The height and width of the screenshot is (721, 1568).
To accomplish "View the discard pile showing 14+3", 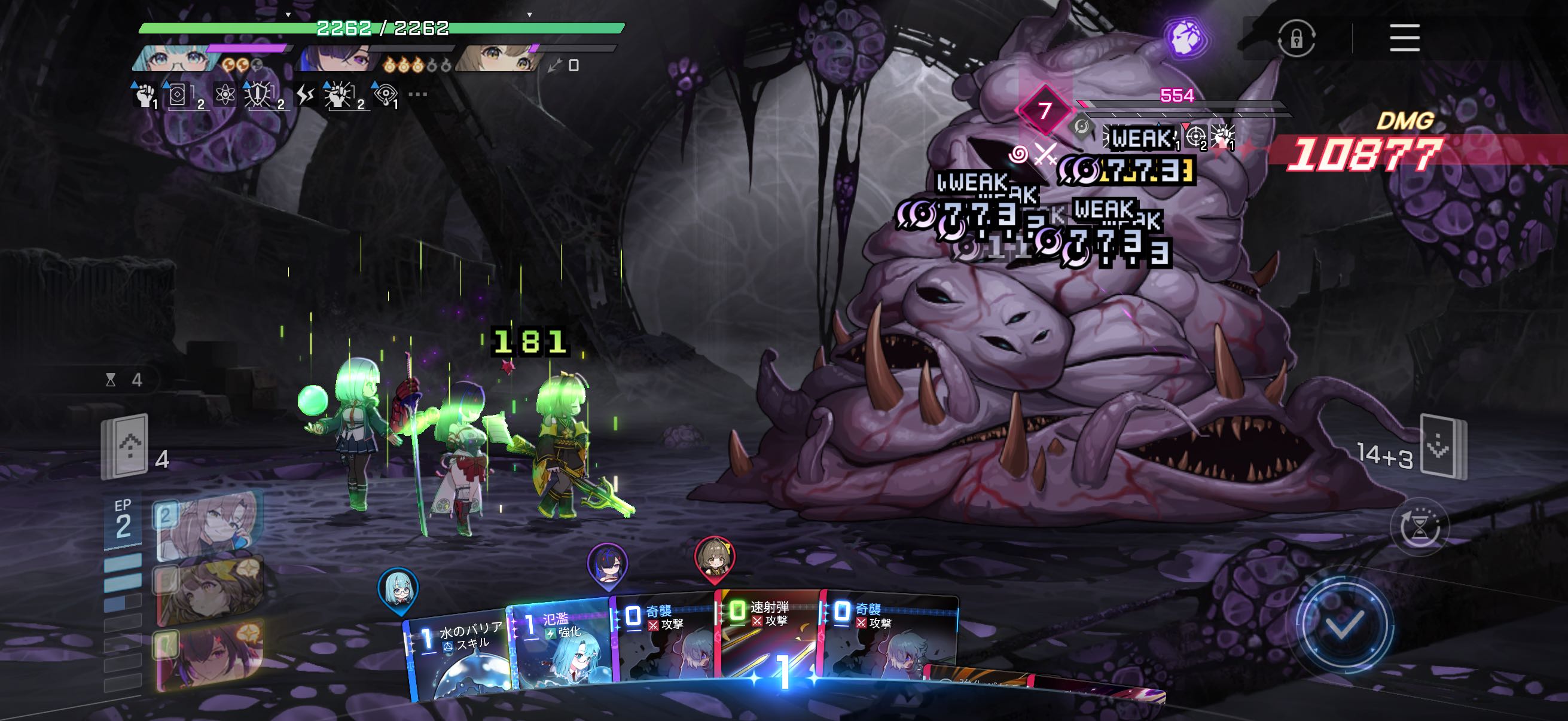I will pyautogui.click(x=1441, y=448).
